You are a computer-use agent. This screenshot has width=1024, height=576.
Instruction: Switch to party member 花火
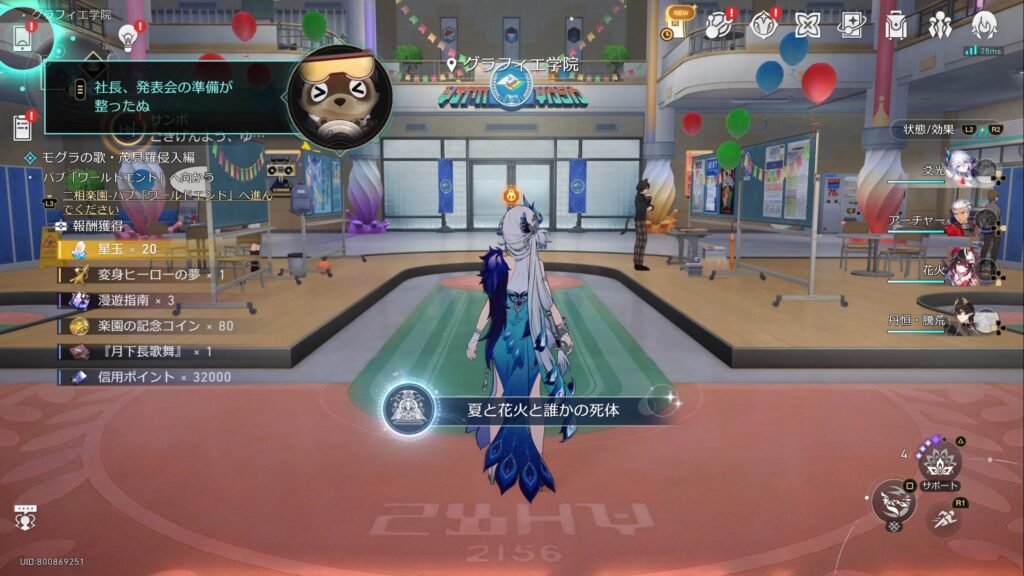(x=960, y=269)
